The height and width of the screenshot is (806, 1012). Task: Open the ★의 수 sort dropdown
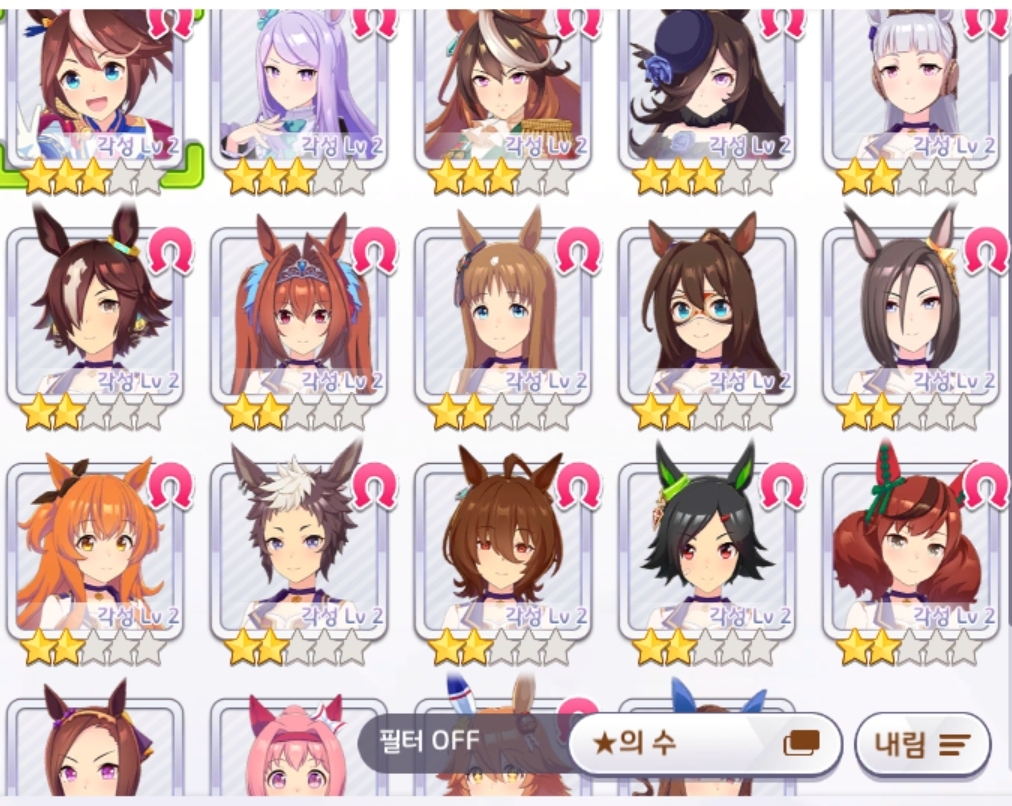(705, 743)
